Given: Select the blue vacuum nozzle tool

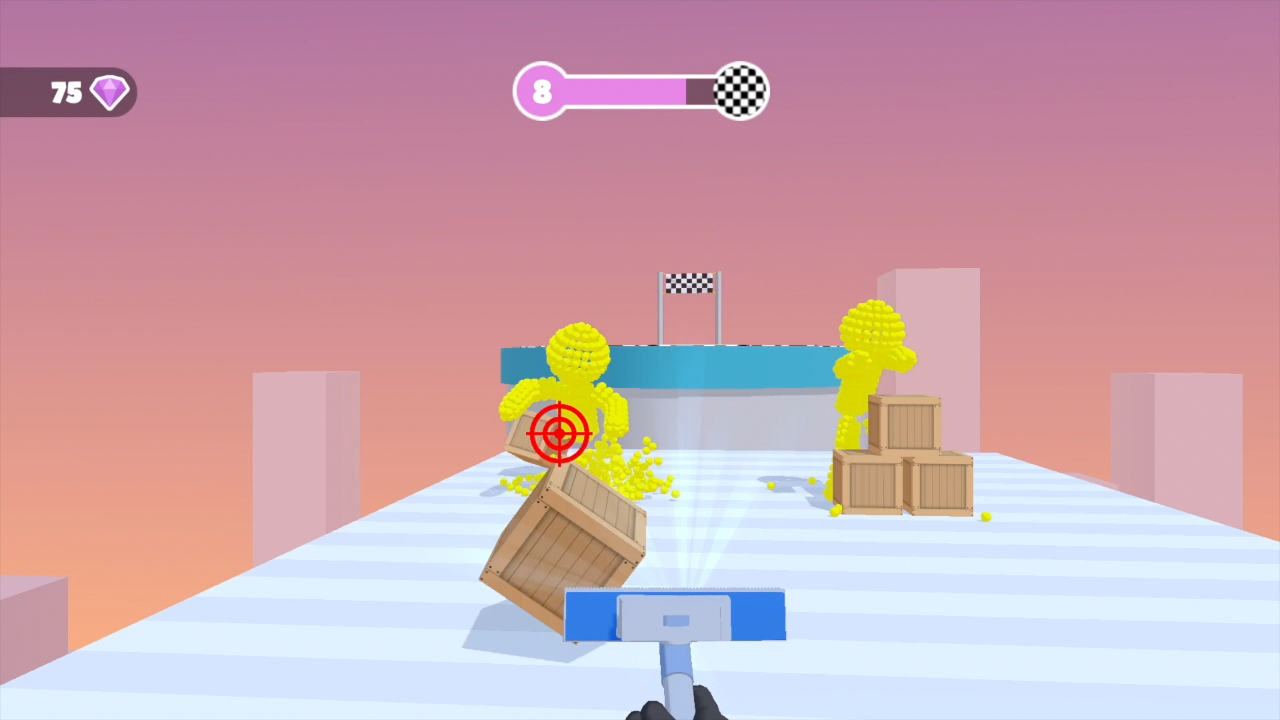Looking at the screenshot, I should click(674, 616).
